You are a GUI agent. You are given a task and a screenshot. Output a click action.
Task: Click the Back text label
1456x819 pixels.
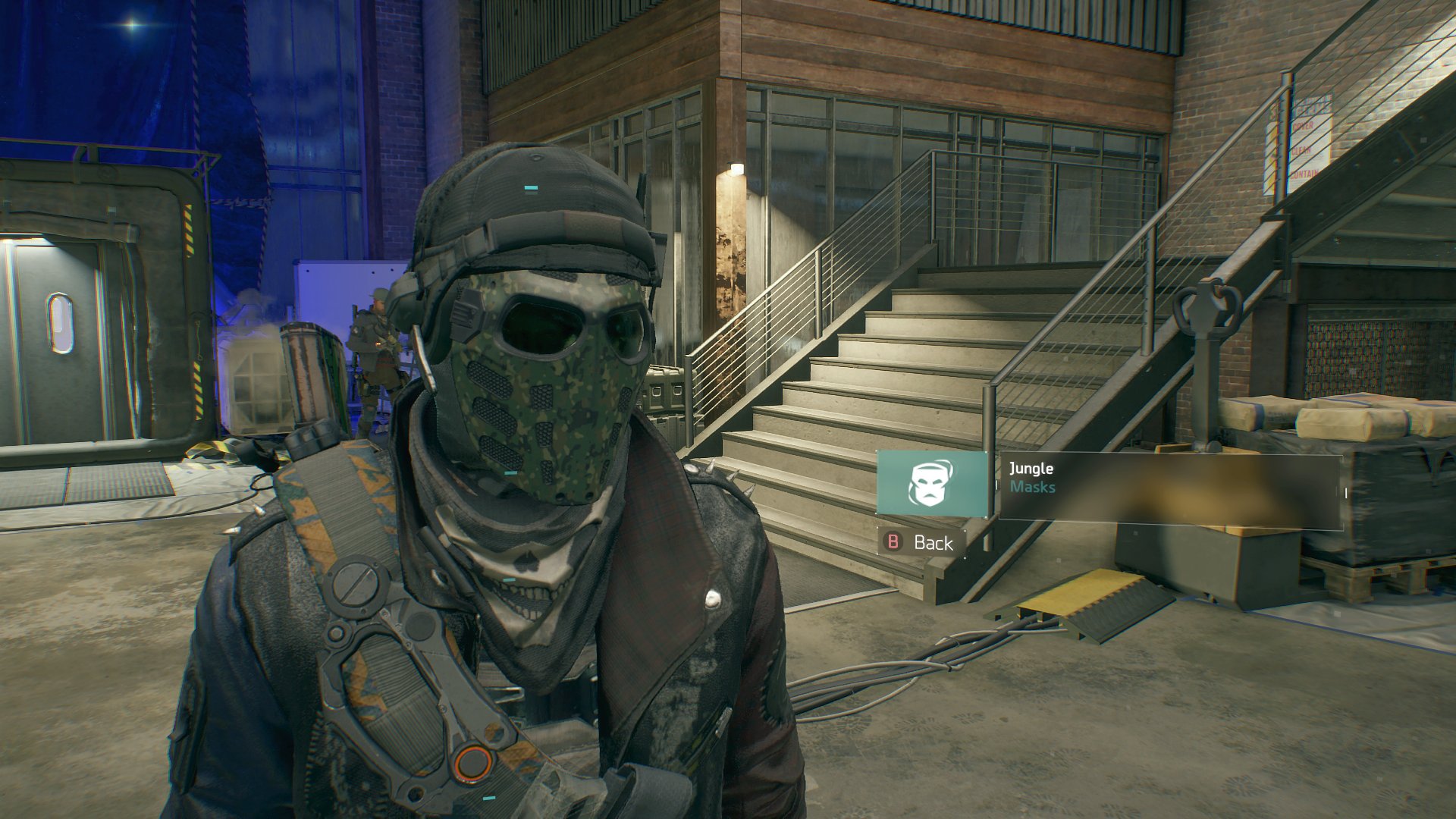[934, 543]
